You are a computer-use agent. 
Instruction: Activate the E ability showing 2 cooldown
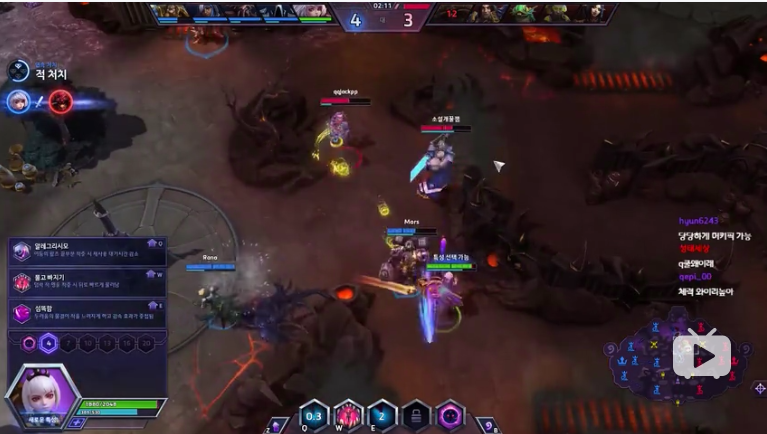pos(382,414)
